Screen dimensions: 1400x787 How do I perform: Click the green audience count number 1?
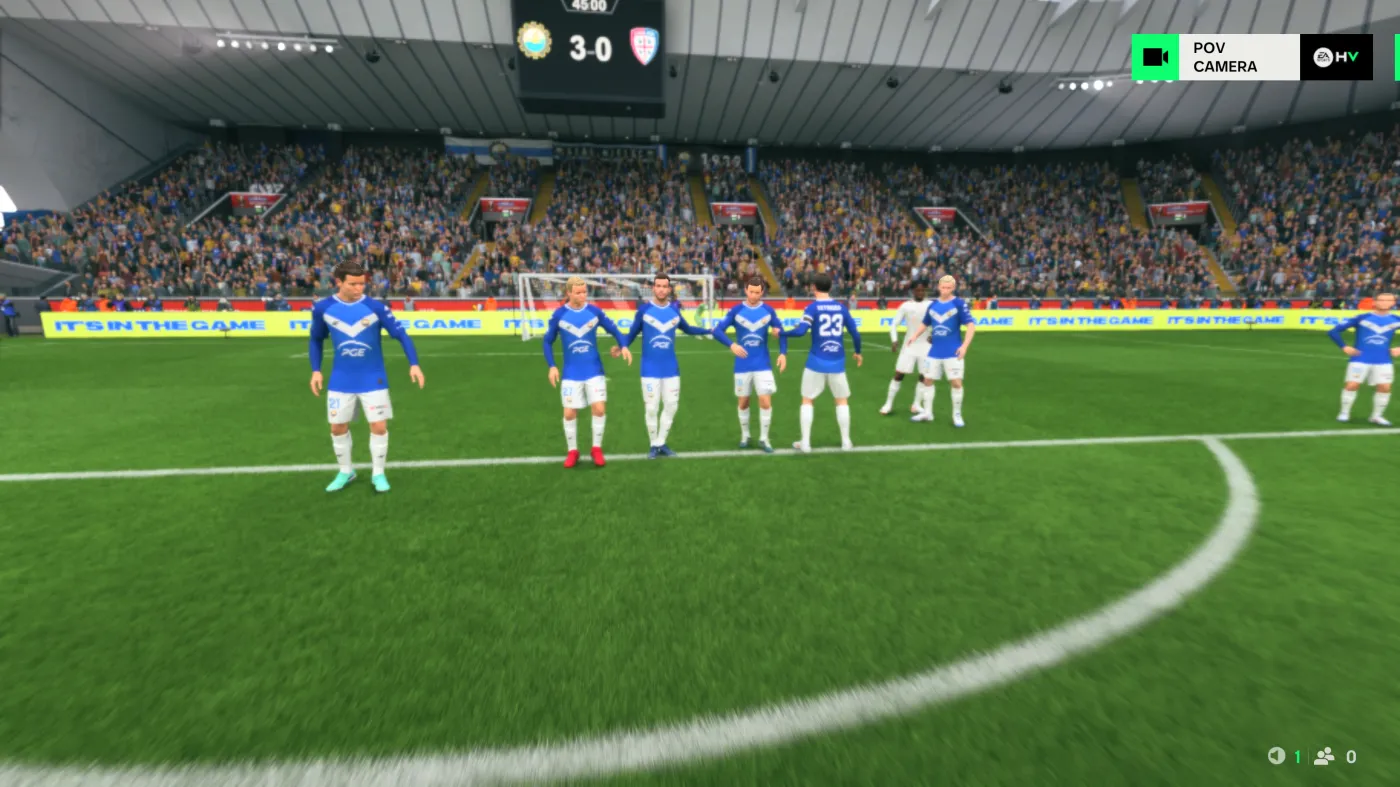point(1297,756)
